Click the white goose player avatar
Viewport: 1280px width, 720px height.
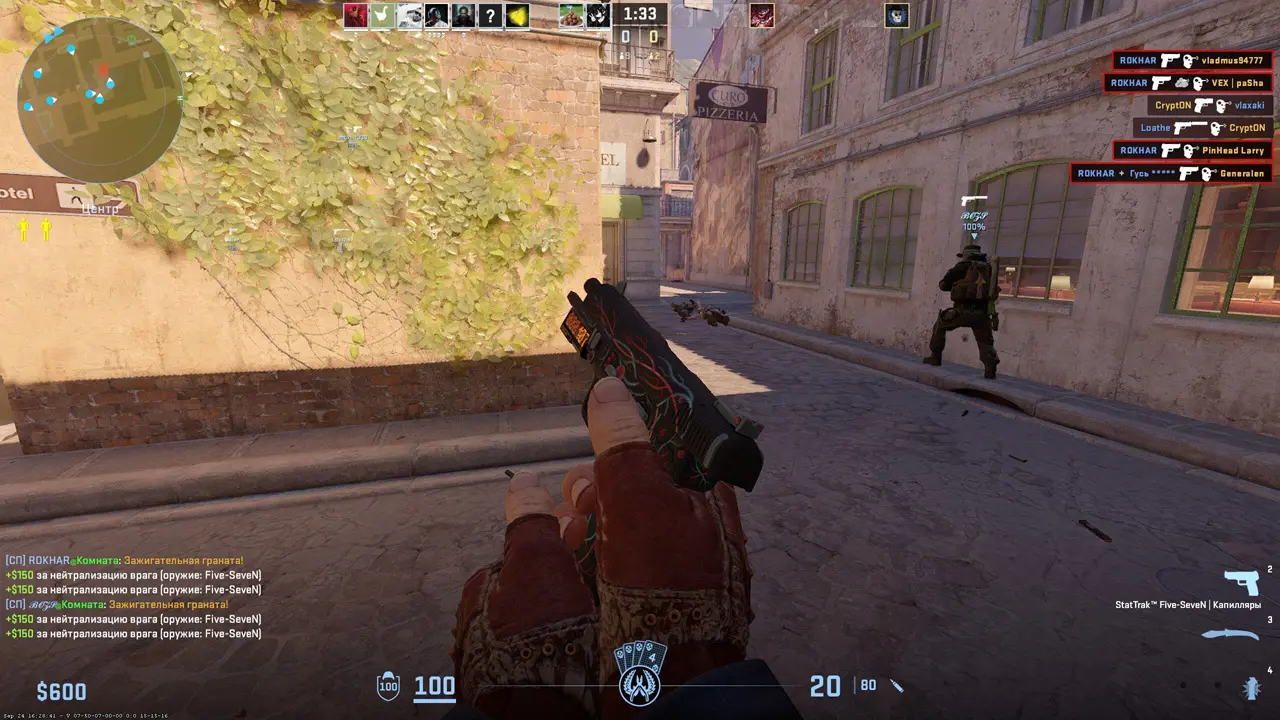[x=383, y=15]
